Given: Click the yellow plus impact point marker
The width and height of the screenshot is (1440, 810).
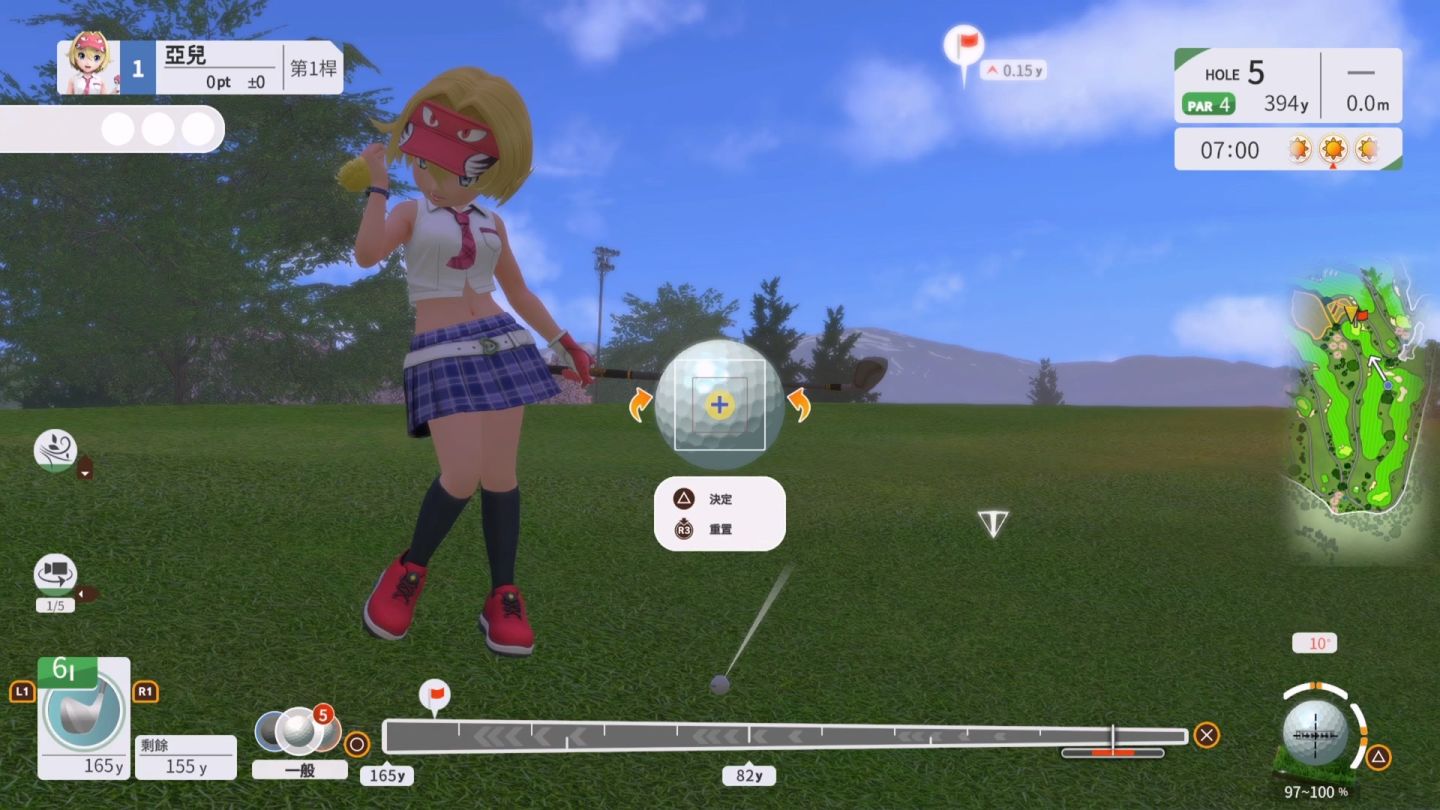Looking at the screenshot, I should [719, 405].
